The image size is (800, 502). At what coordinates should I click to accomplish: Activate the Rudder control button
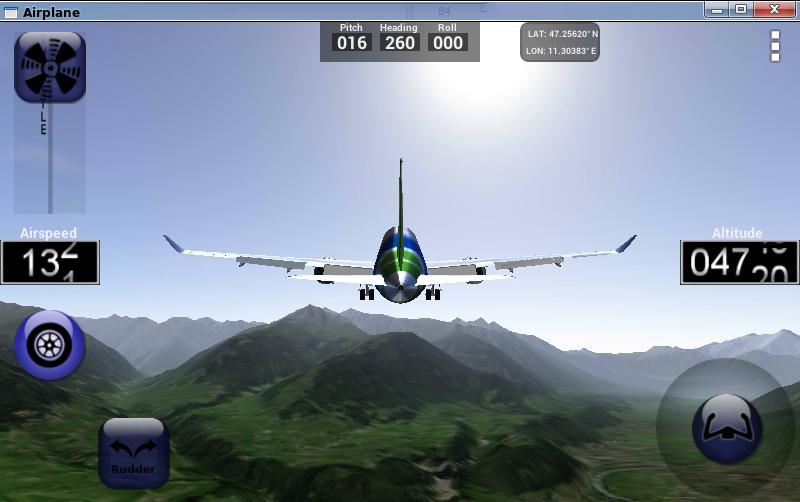(134, 453)
